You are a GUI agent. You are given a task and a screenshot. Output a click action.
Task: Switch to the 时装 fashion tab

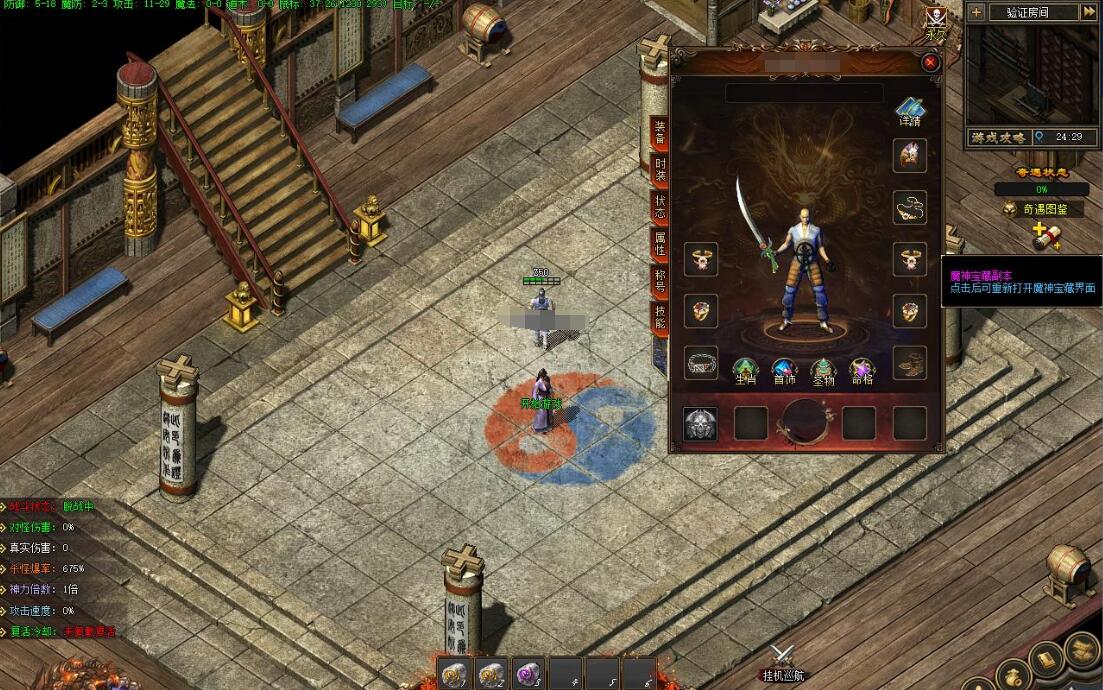point(660,170)
